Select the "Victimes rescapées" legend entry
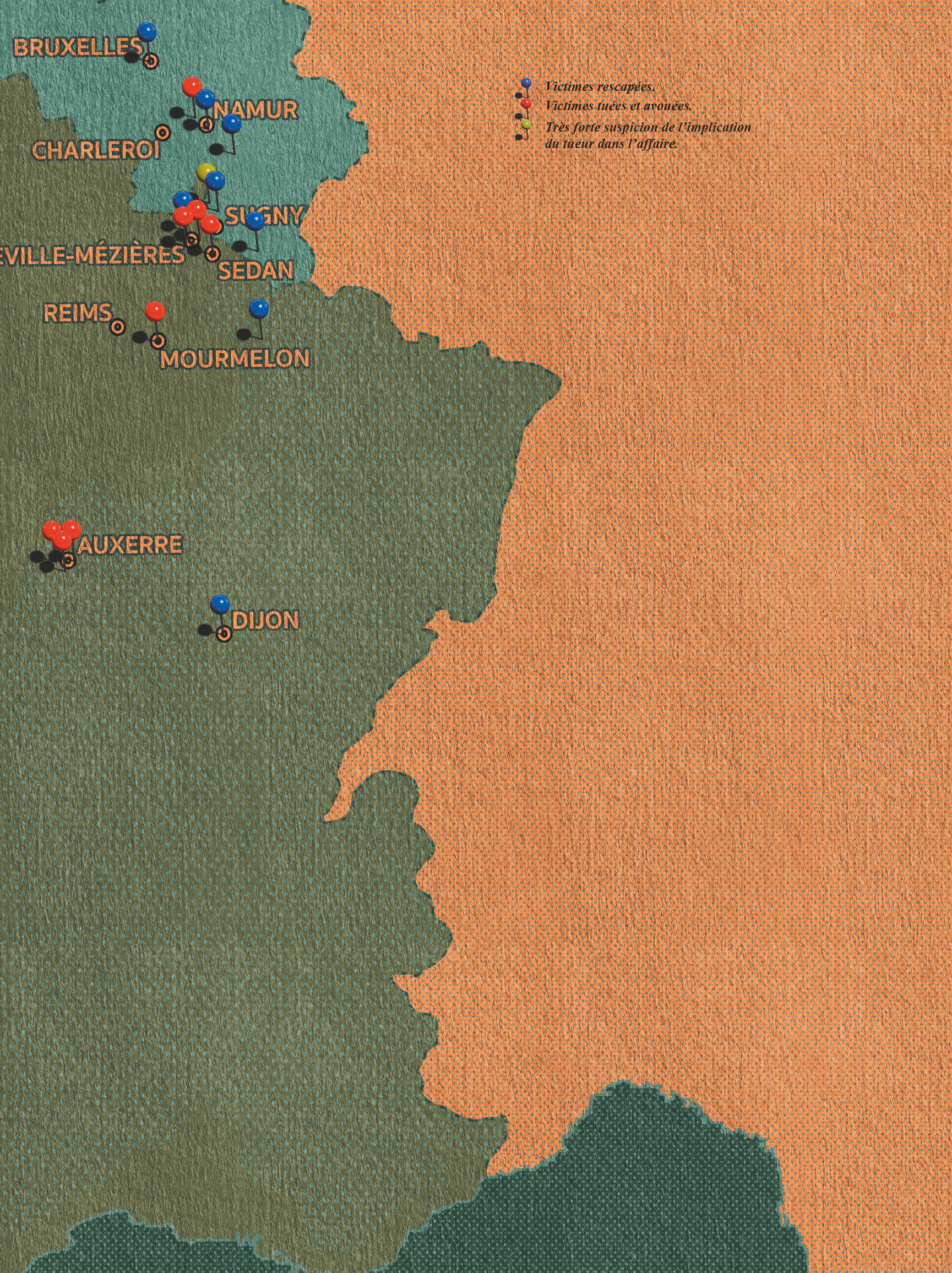This screenshot has height=1273, width=952. click(599, 87)
